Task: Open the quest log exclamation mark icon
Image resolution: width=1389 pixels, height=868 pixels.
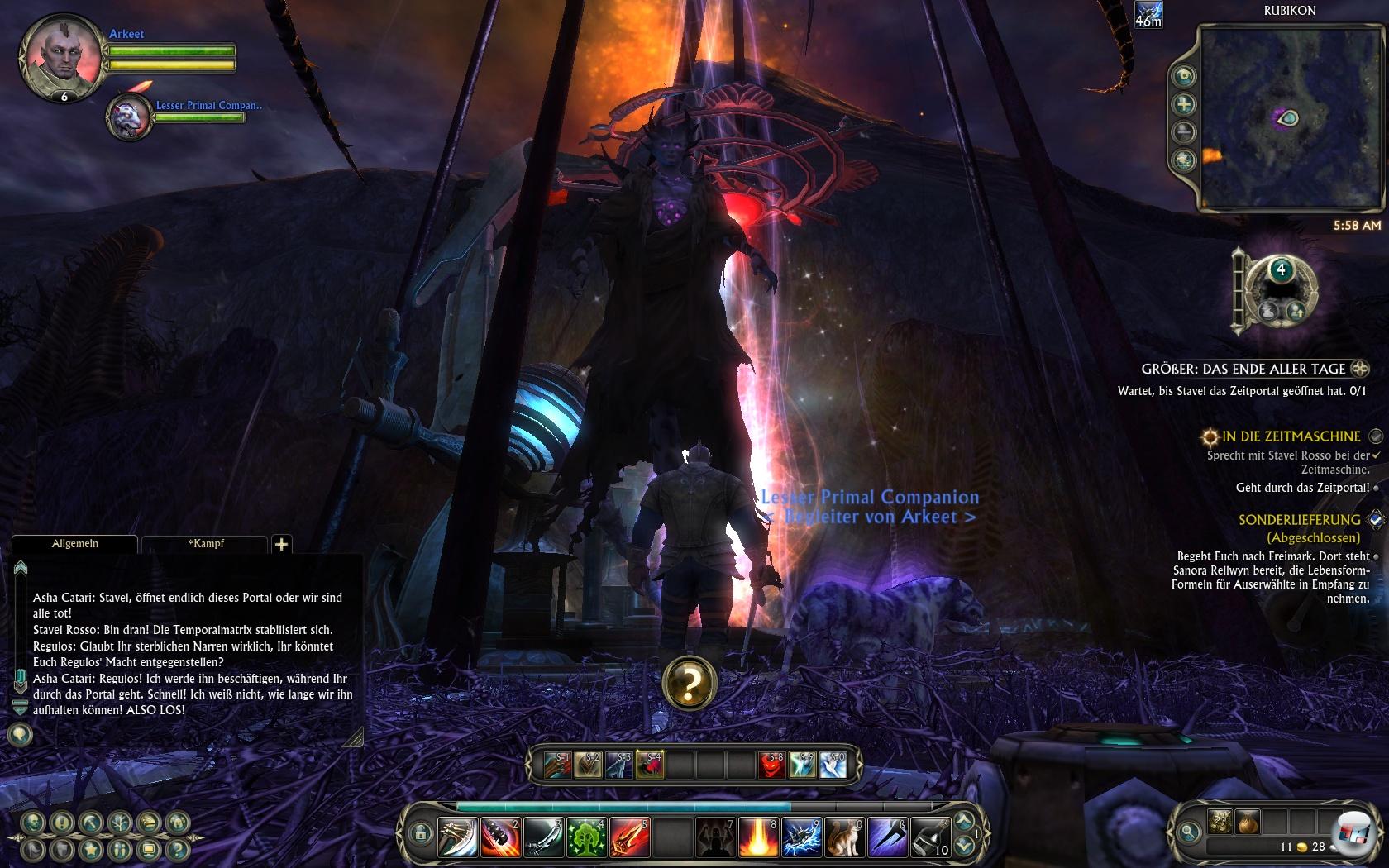Action: coord(62,823)
